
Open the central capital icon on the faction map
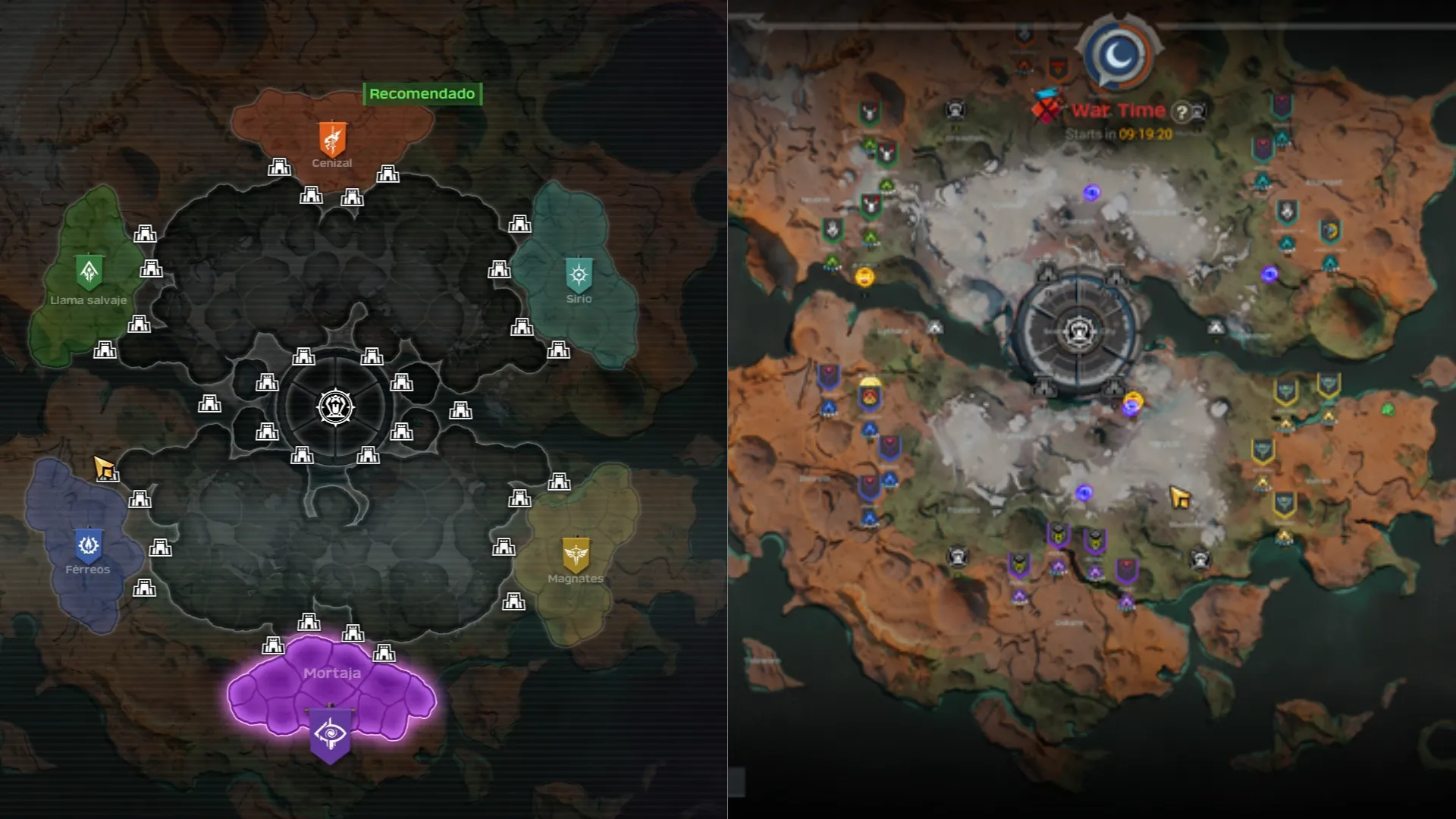334,406
